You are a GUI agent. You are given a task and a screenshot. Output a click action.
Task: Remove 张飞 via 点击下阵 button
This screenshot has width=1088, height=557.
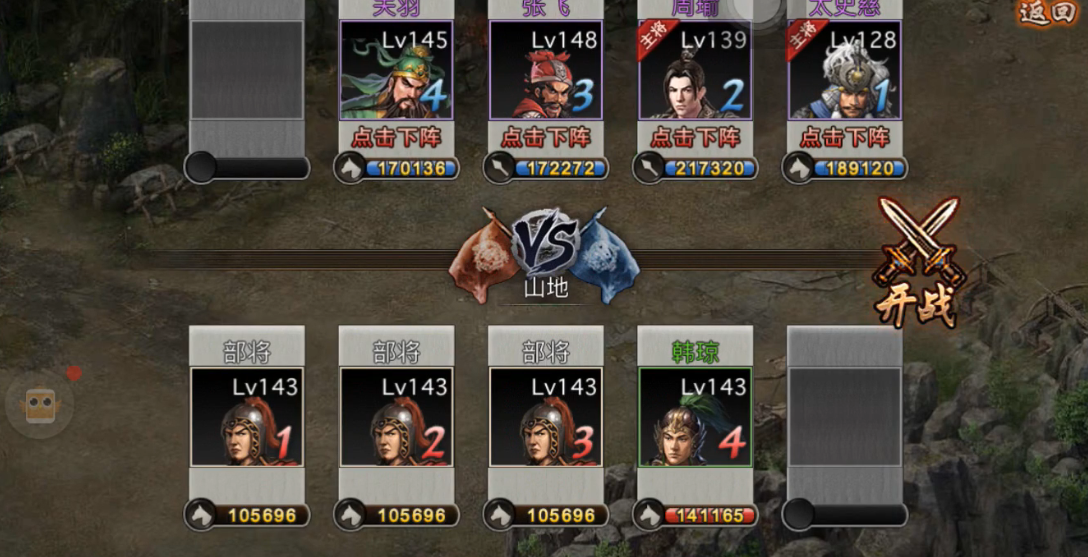(x=546, y=137)
